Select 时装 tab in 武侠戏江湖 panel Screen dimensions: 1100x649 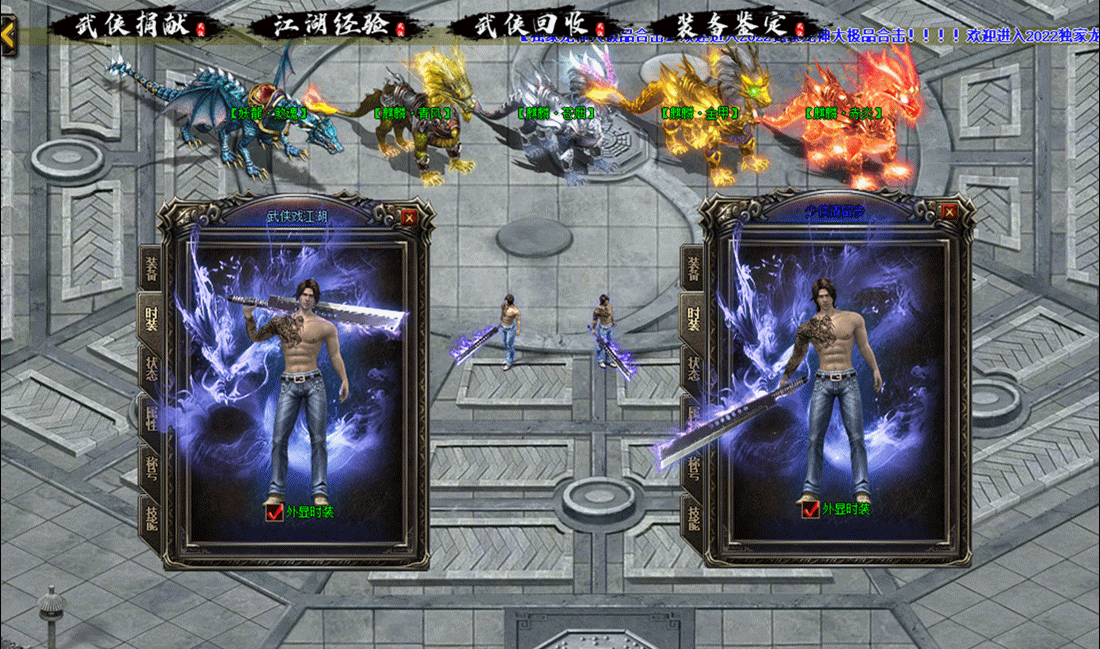[x=151, y=319]
